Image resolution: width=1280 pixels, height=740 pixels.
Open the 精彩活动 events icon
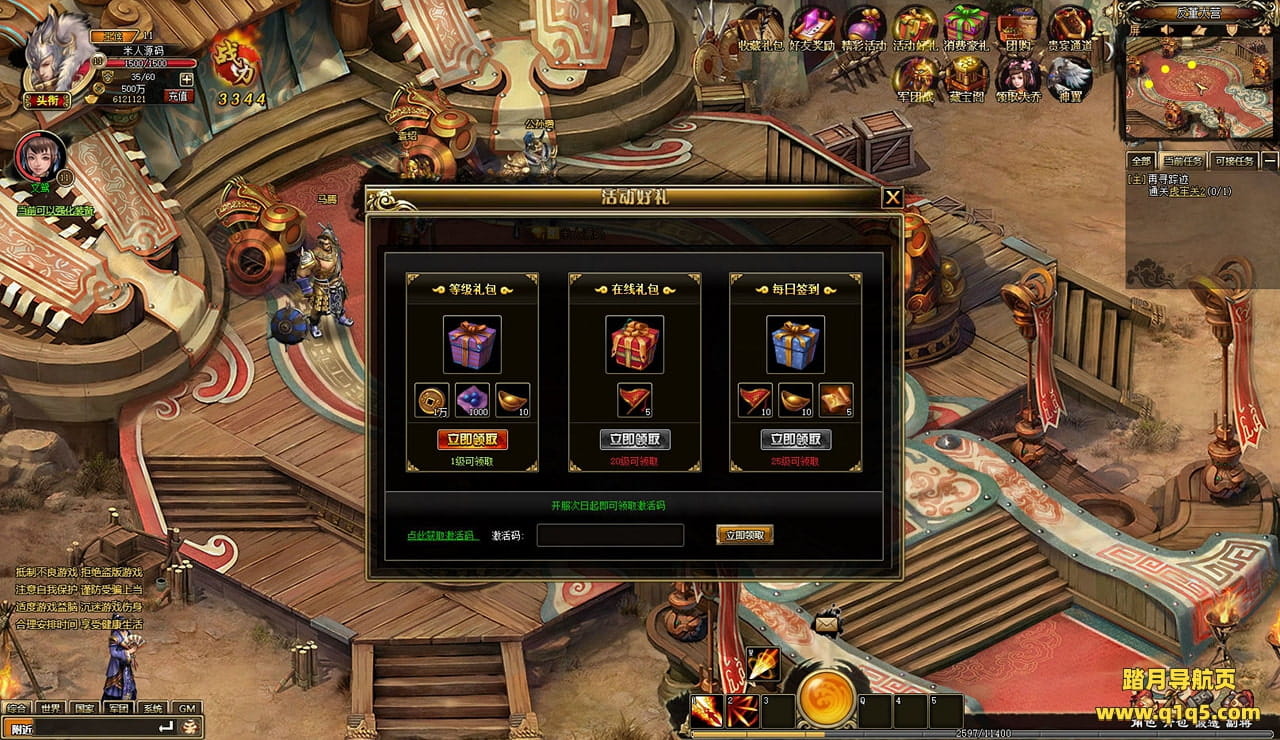[x=864, y=27]
